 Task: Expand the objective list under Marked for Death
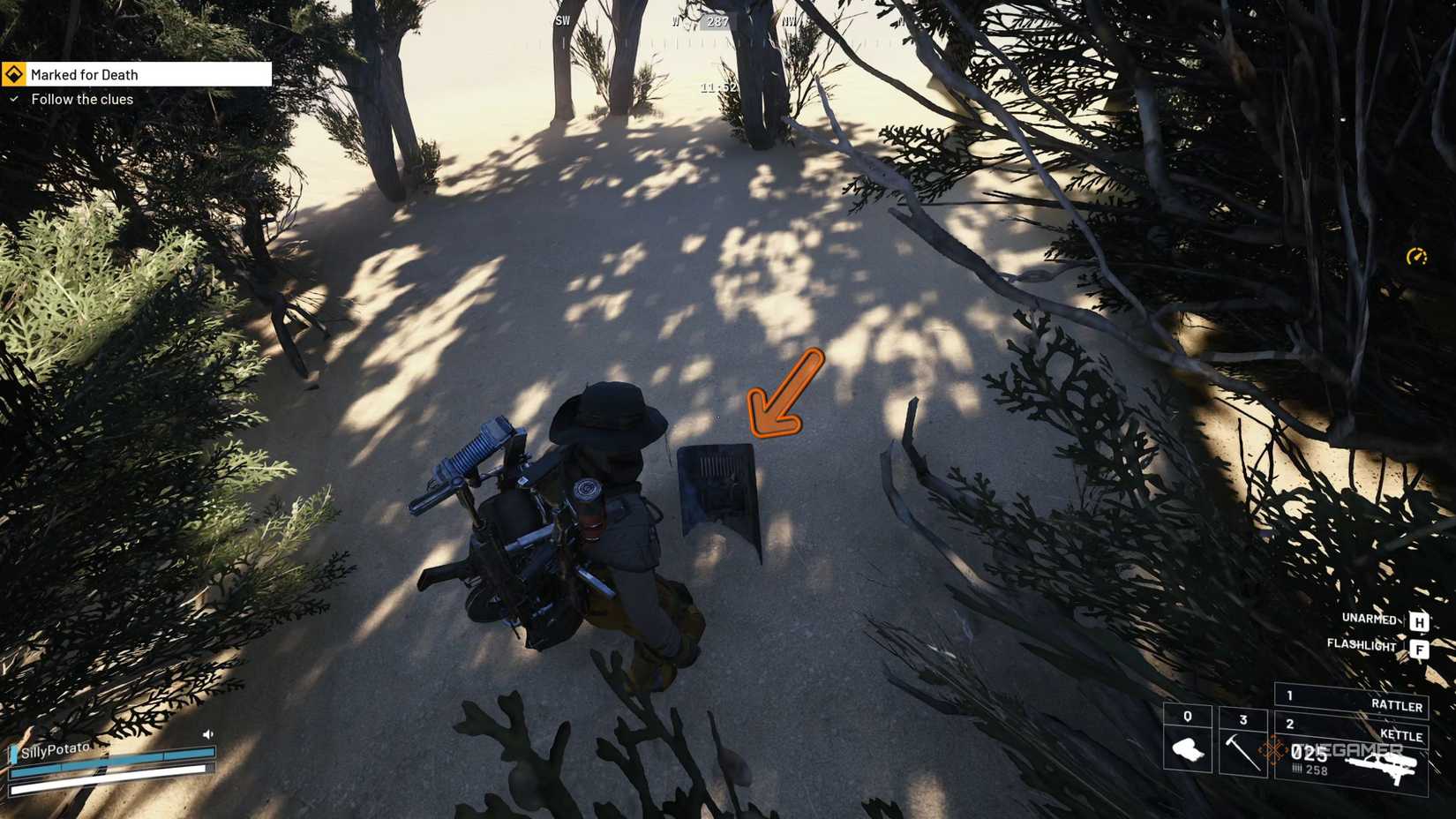[82, 99]
